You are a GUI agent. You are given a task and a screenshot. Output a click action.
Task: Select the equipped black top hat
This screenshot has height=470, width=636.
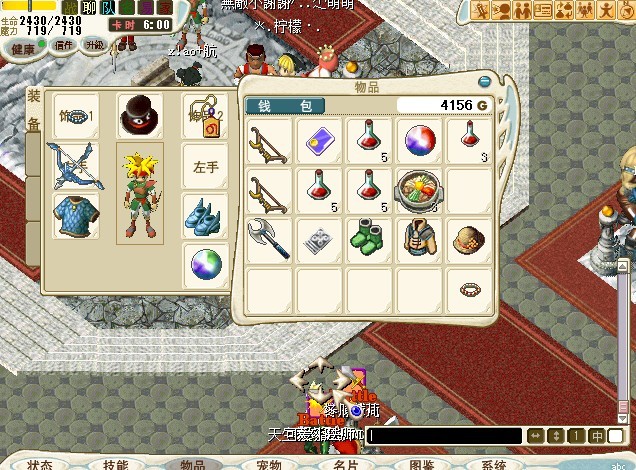(140, 115)
